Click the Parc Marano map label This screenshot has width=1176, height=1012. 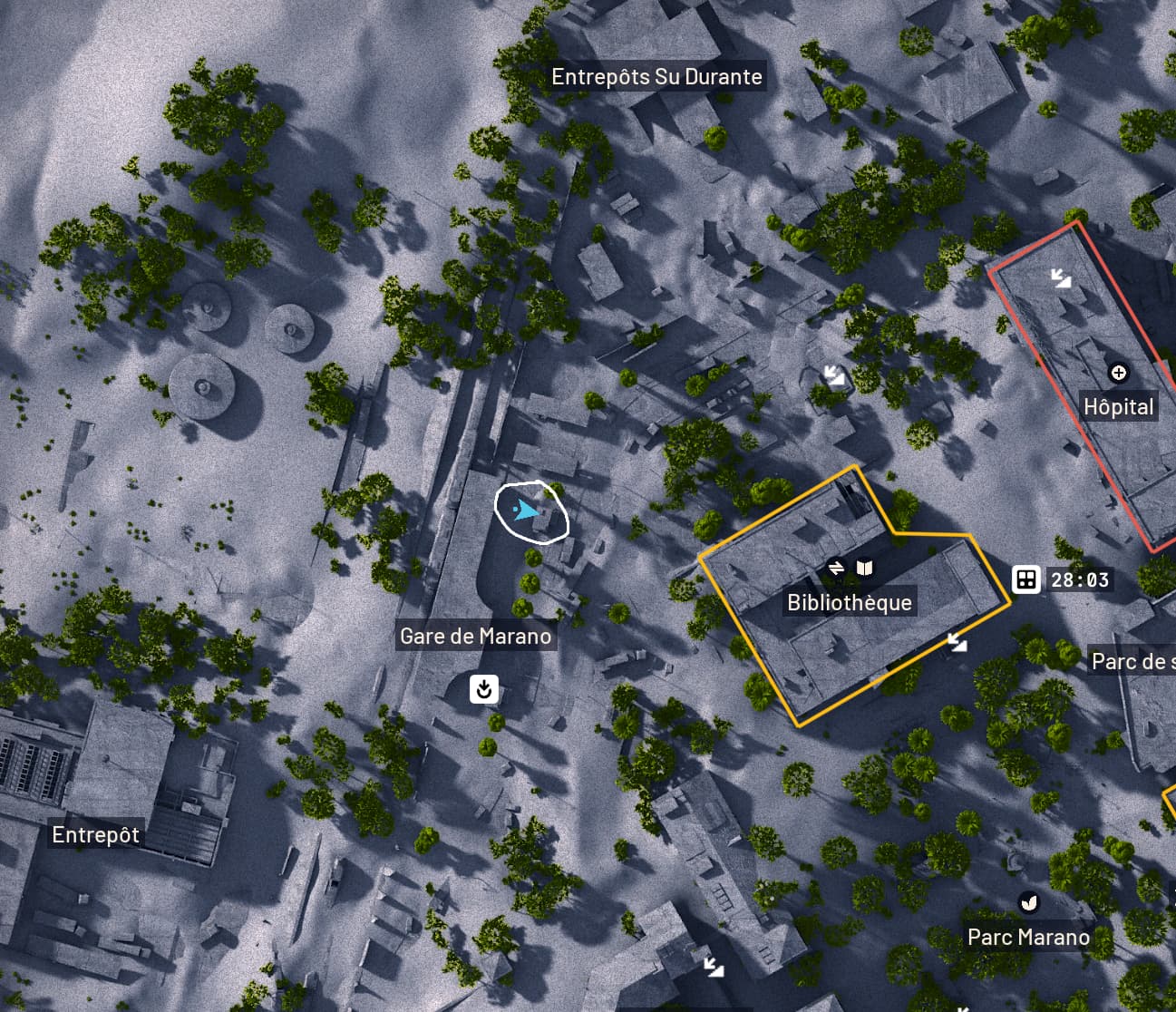(x=1028, y=937)
